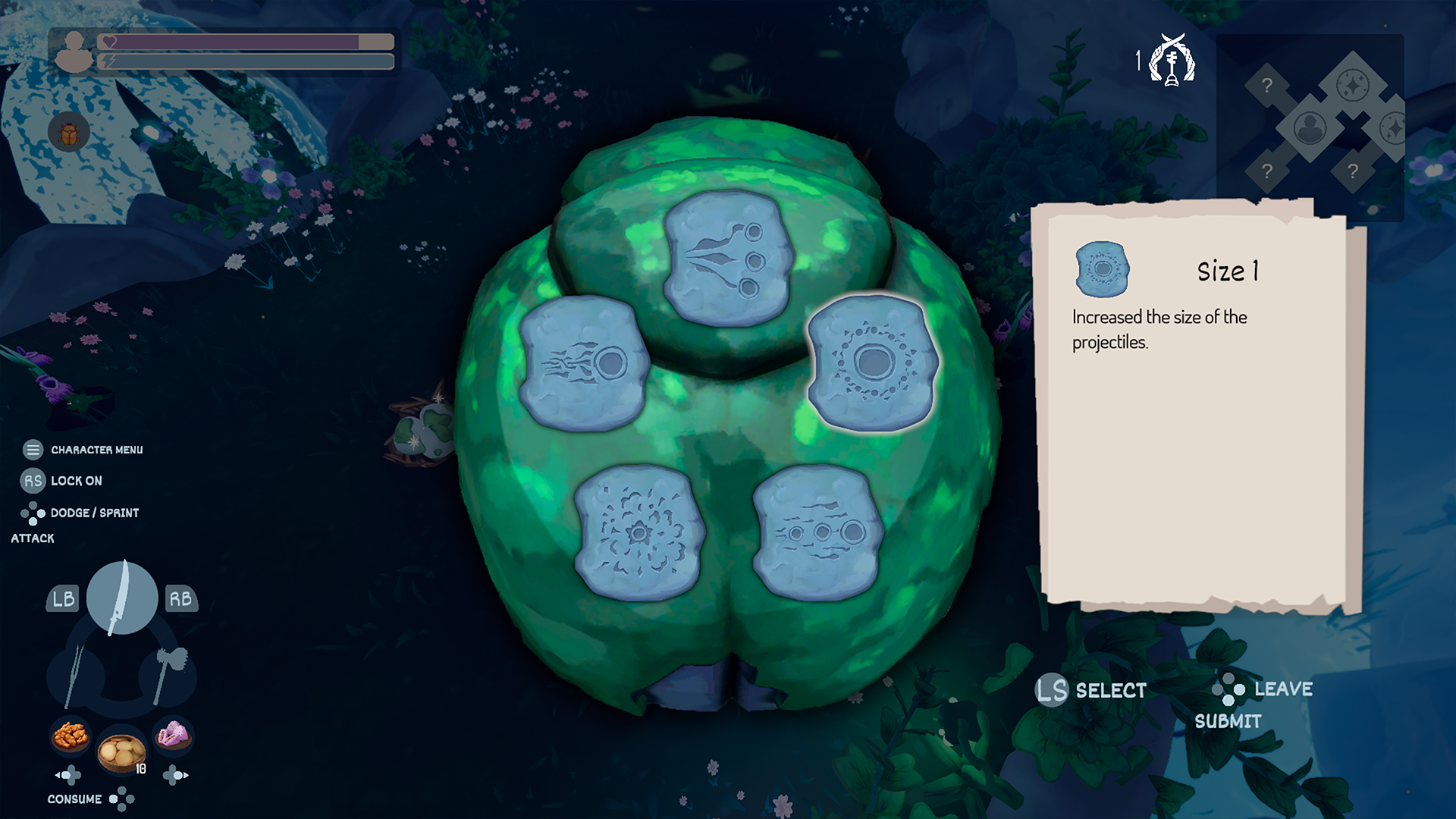Click the player portrait
The height and width of the screenshot is (819, 1456).
tap(74, 53)
